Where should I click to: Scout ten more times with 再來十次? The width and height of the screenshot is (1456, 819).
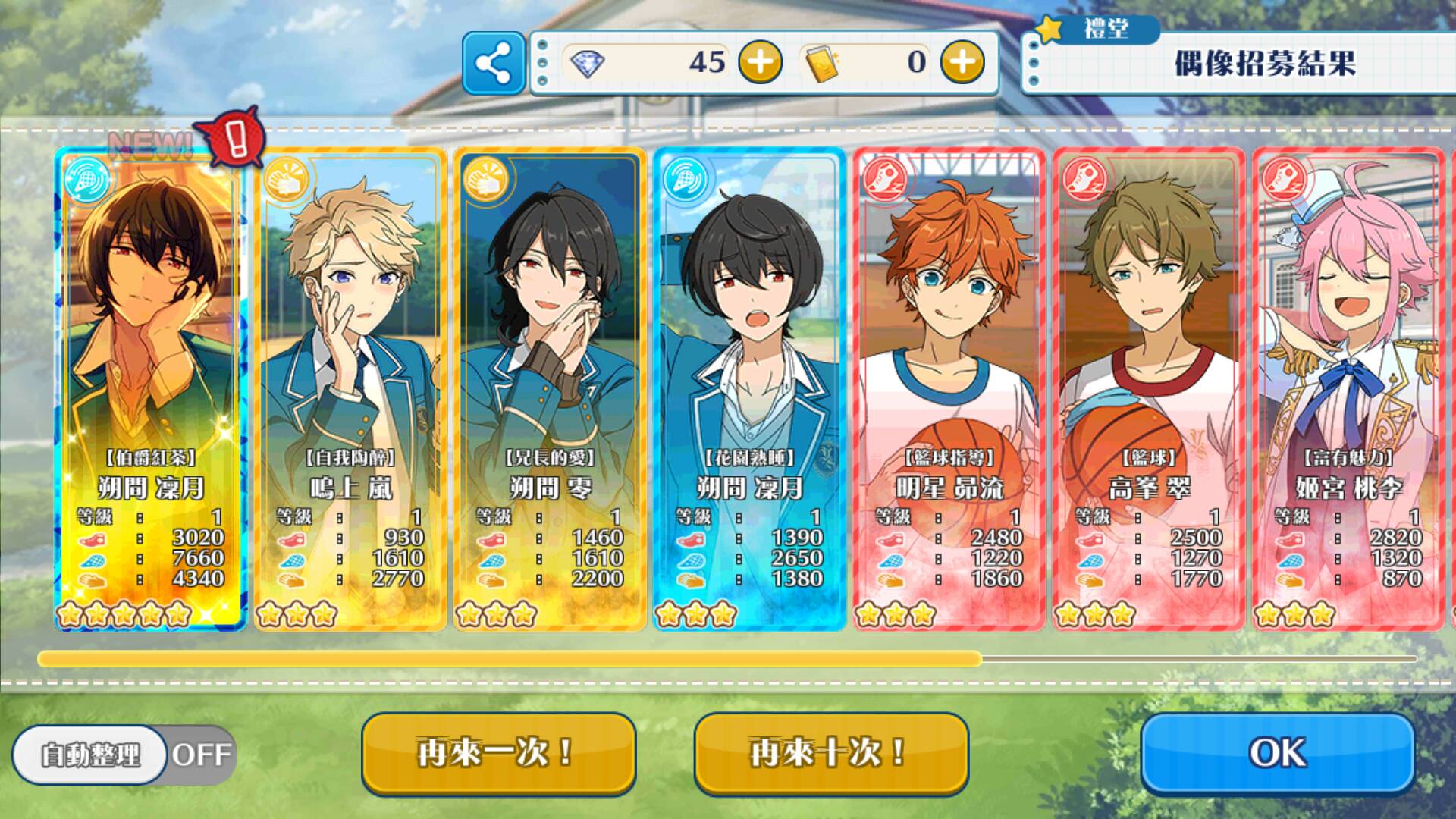pos(831,753)
